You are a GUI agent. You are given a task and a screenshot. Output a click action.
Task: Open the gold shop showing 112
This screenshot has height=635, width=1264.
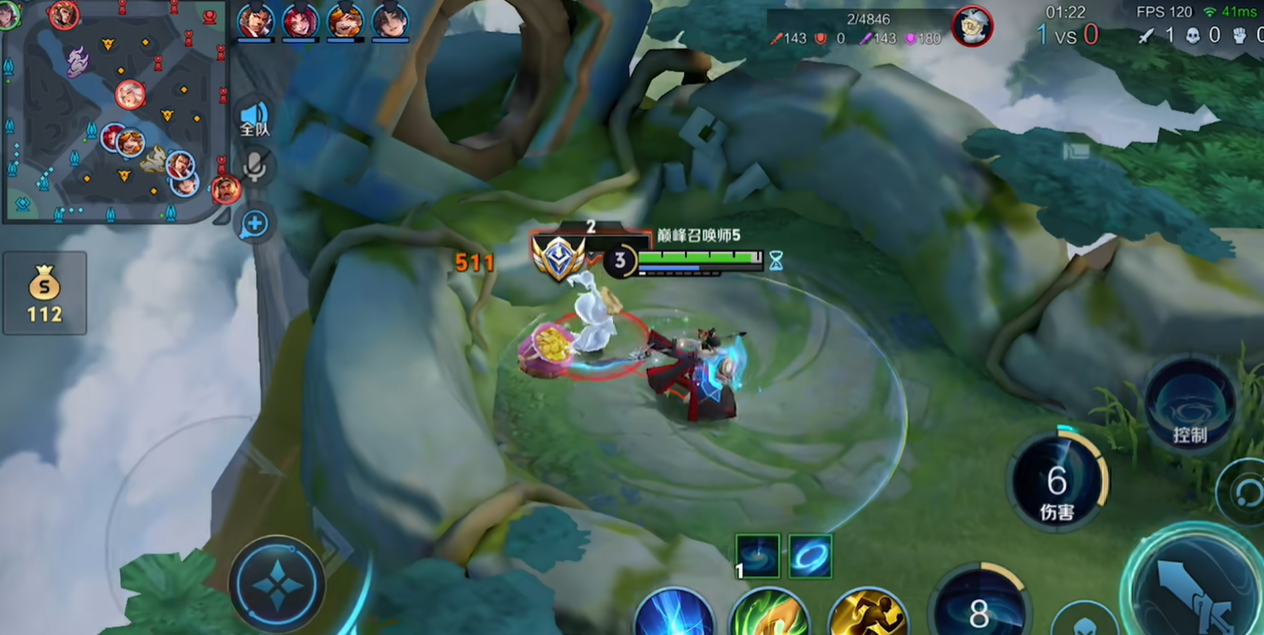click(44, 293)
